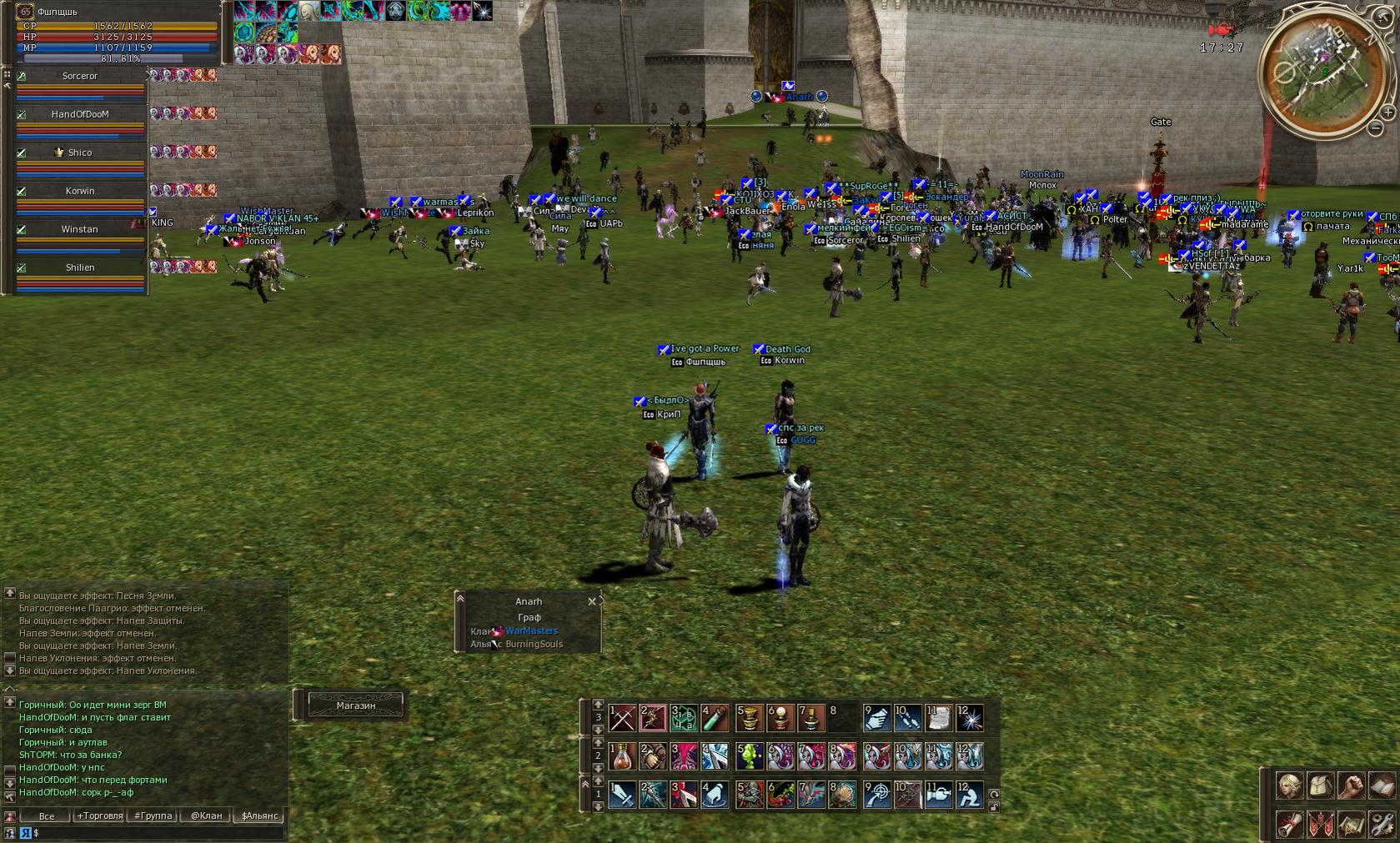This screenshot has width=1400, height=843.
Task: Open the character status elf portrait icon
Action: coord(1290,785)
